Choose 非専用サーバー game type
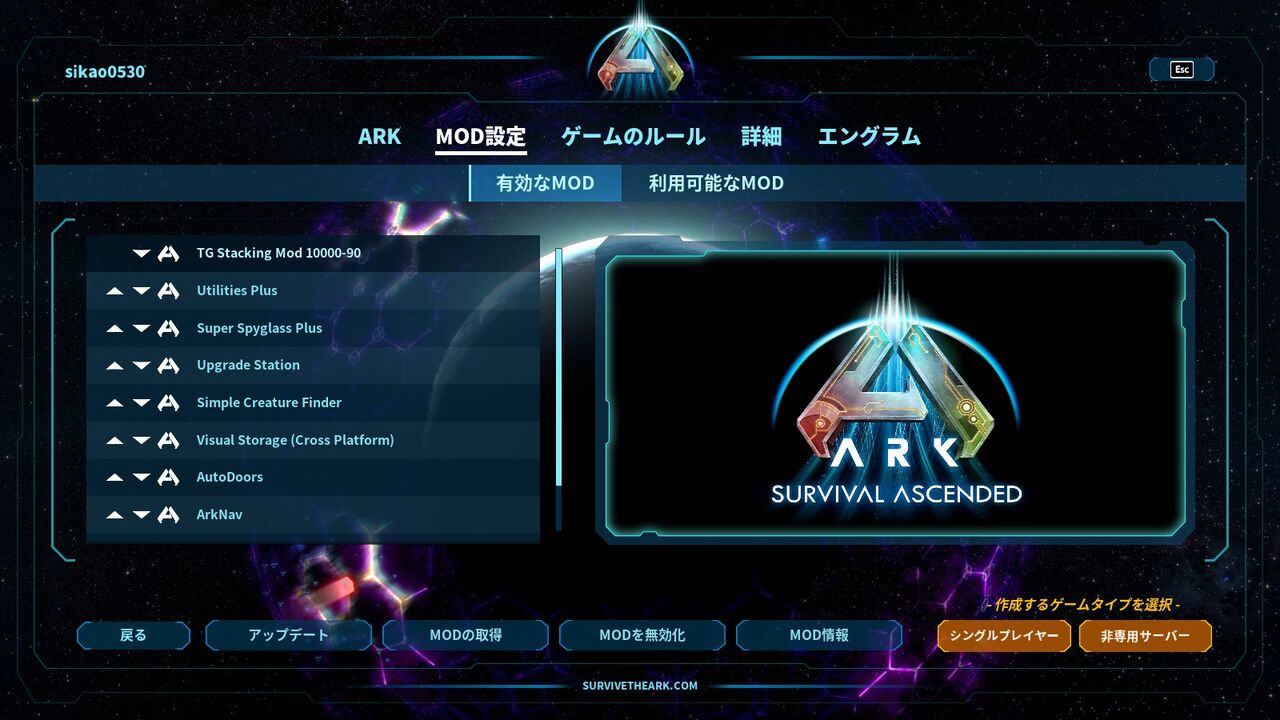This screenshot has height=720, width=1280. [x=1145, y=635]
